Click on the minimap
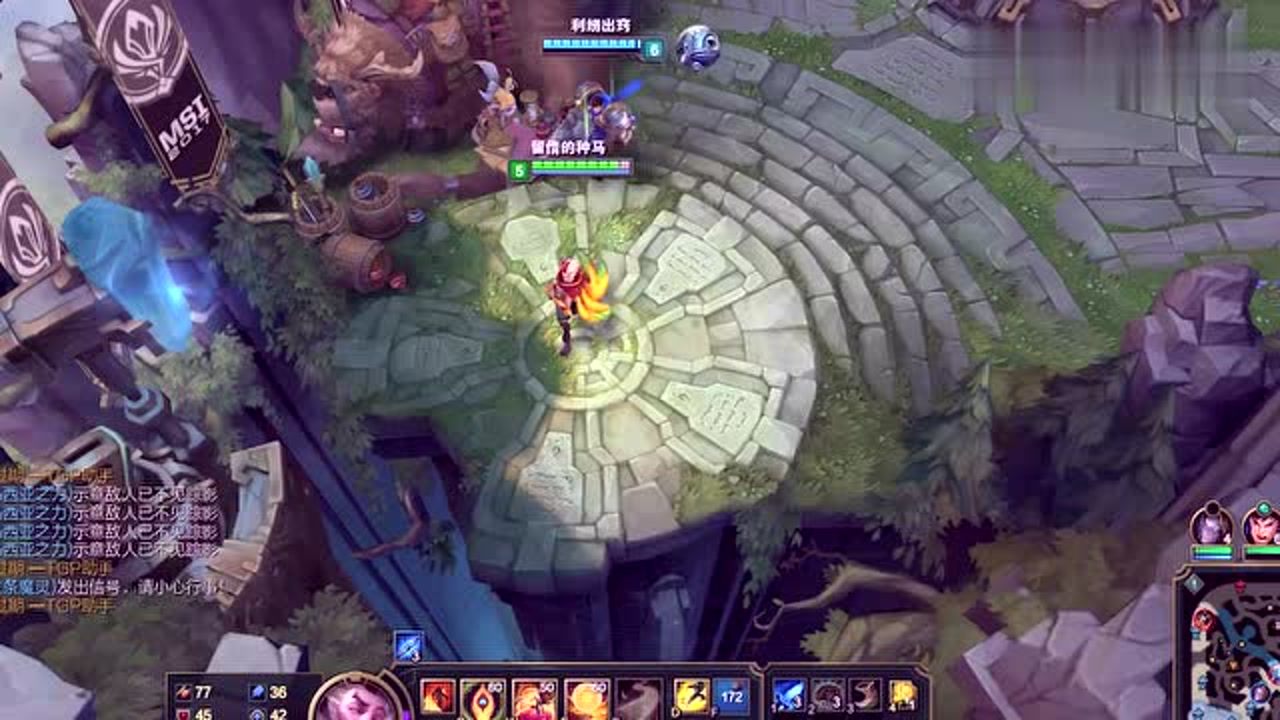The width and height of the screenshot is (1280, 720). [x=1230, y=645]
